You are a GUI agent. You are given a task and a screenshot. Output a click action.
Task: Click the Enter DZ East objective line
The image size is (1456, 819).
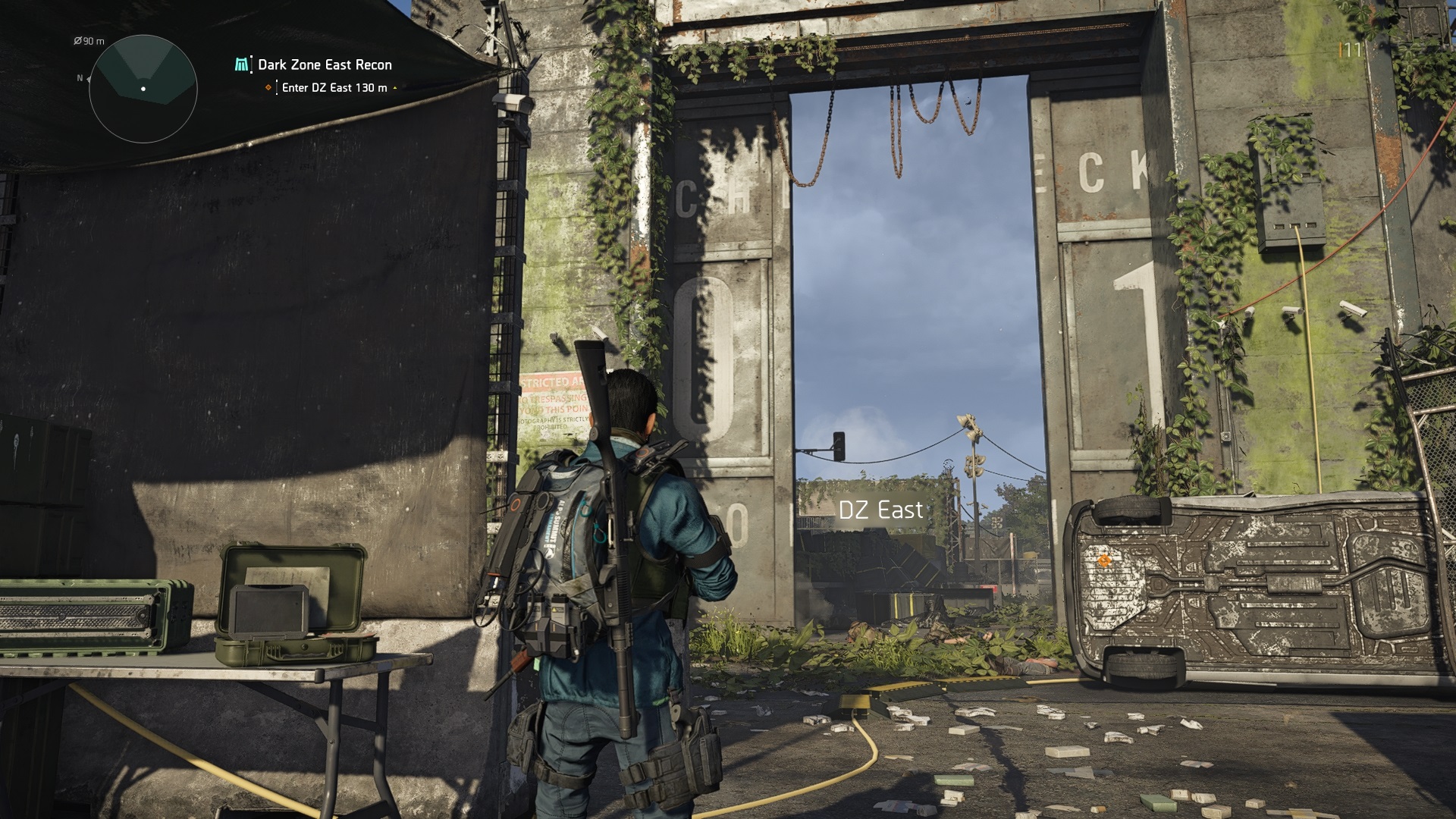coord(334,88)
